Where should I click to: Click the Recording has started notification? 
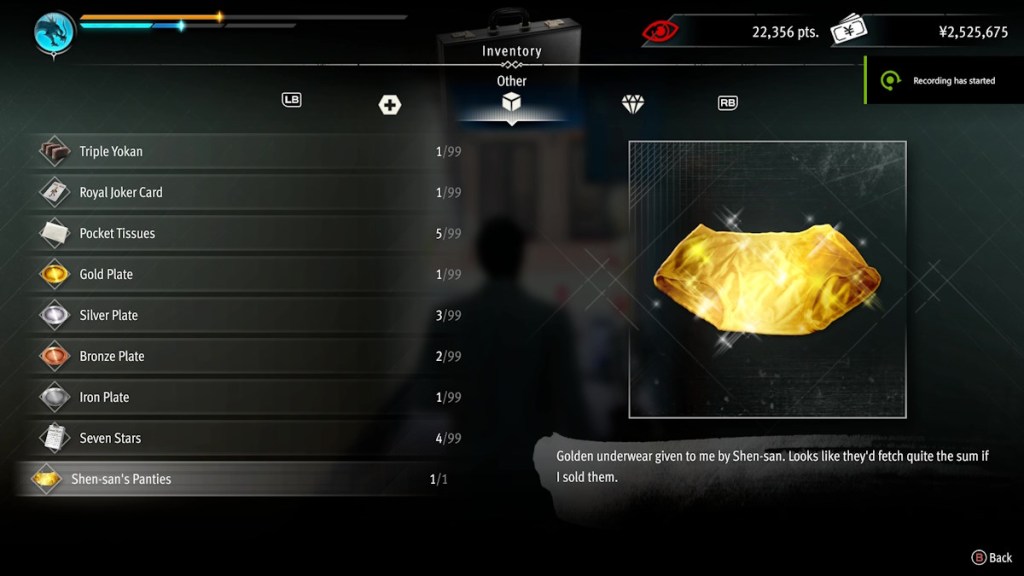[944, 81]
